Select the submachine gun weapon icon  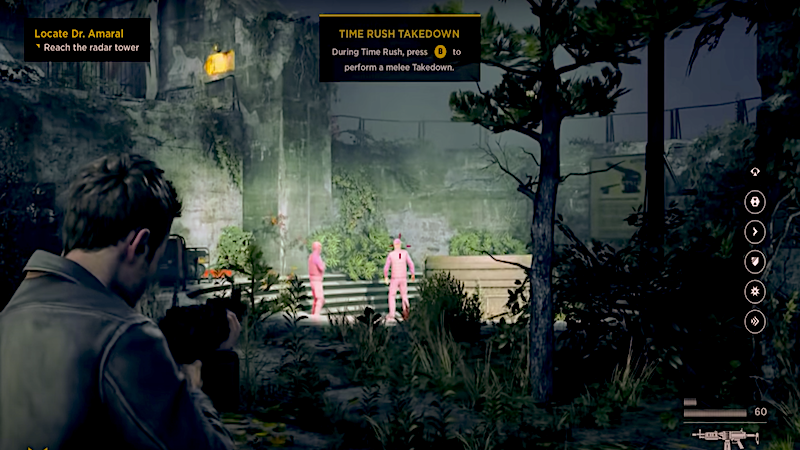[x=725, y=436]
